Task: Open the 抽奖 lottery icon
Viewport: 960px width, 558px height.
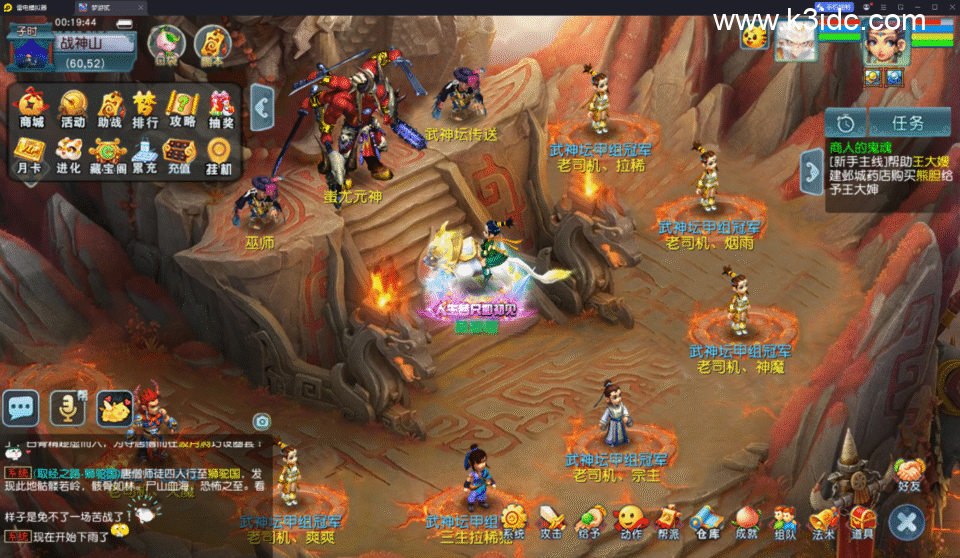Action: coord(221,107)
